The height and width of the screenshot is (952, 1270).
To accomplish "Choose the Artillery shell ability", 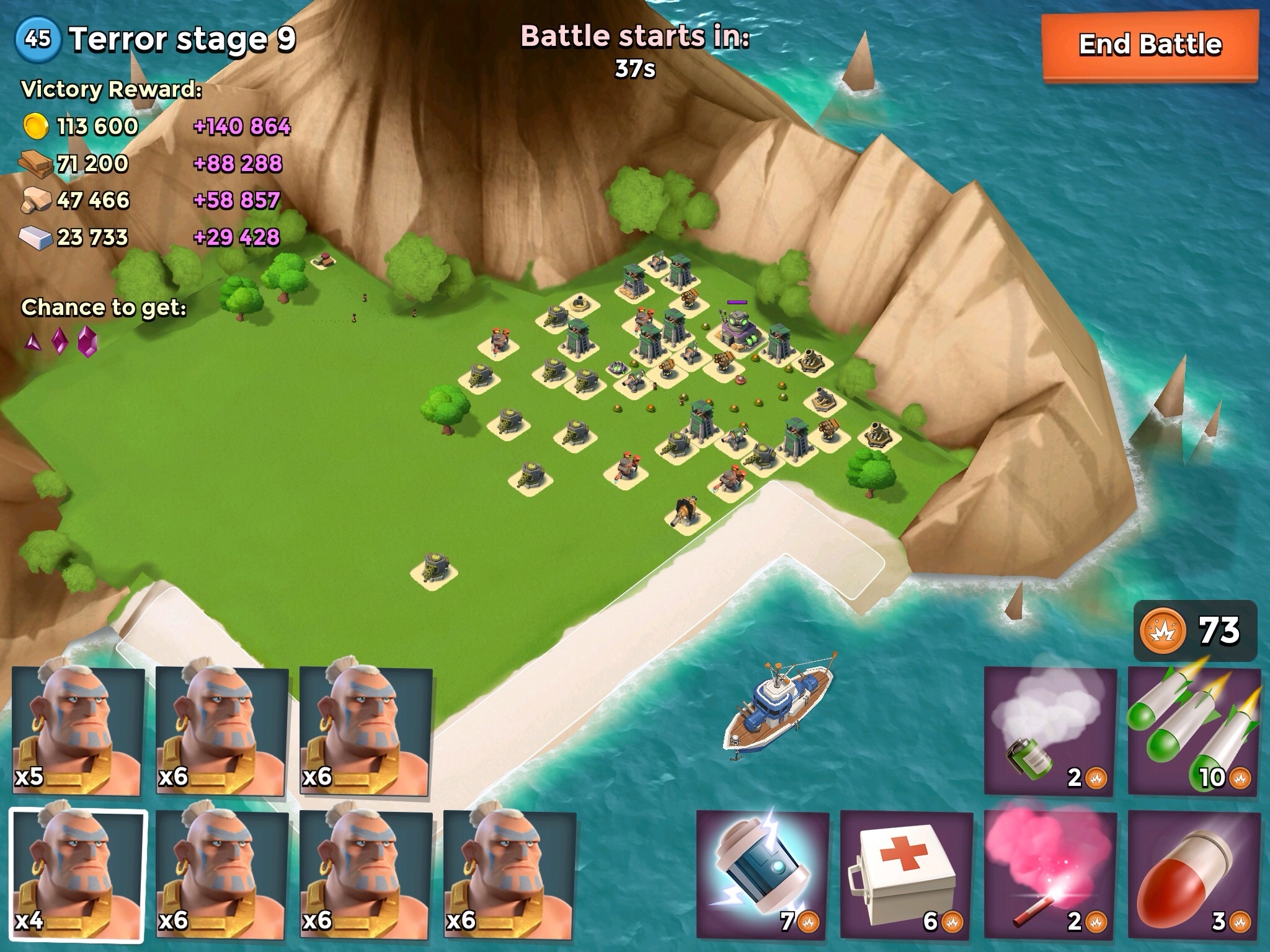I will 1194,875.
